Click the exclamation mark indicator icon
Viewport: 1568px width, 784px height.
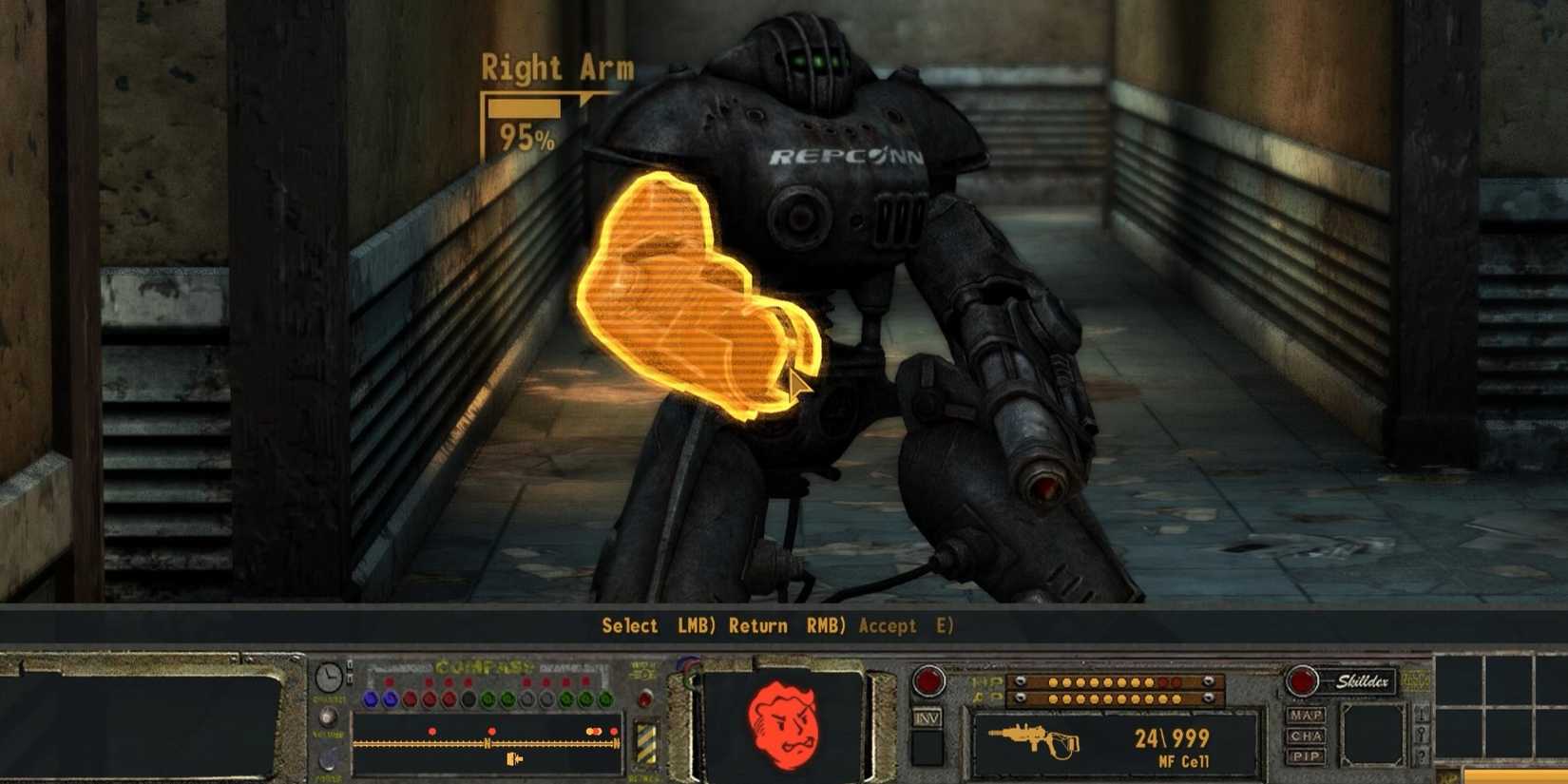click(1422, 717)
